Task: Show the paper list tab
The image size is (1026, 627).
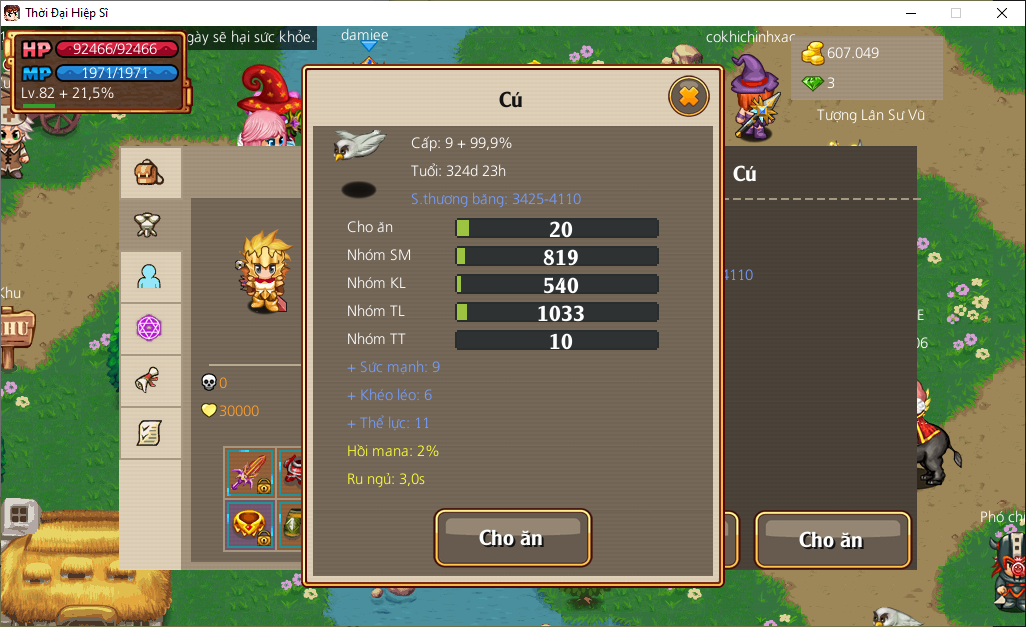Action: coord(150,432)
